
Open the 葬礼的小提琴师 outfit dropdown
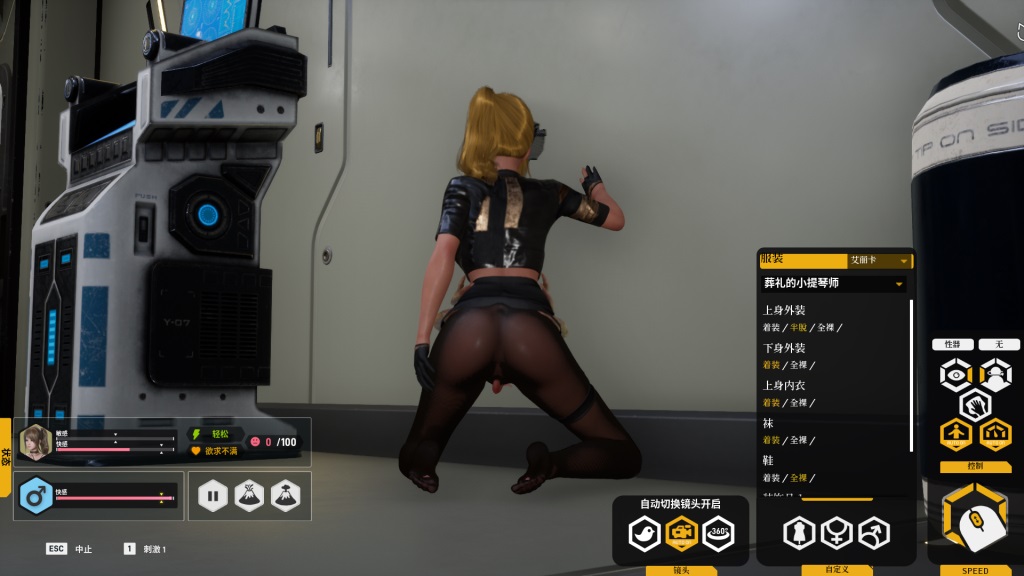click(x=833, y=284)
